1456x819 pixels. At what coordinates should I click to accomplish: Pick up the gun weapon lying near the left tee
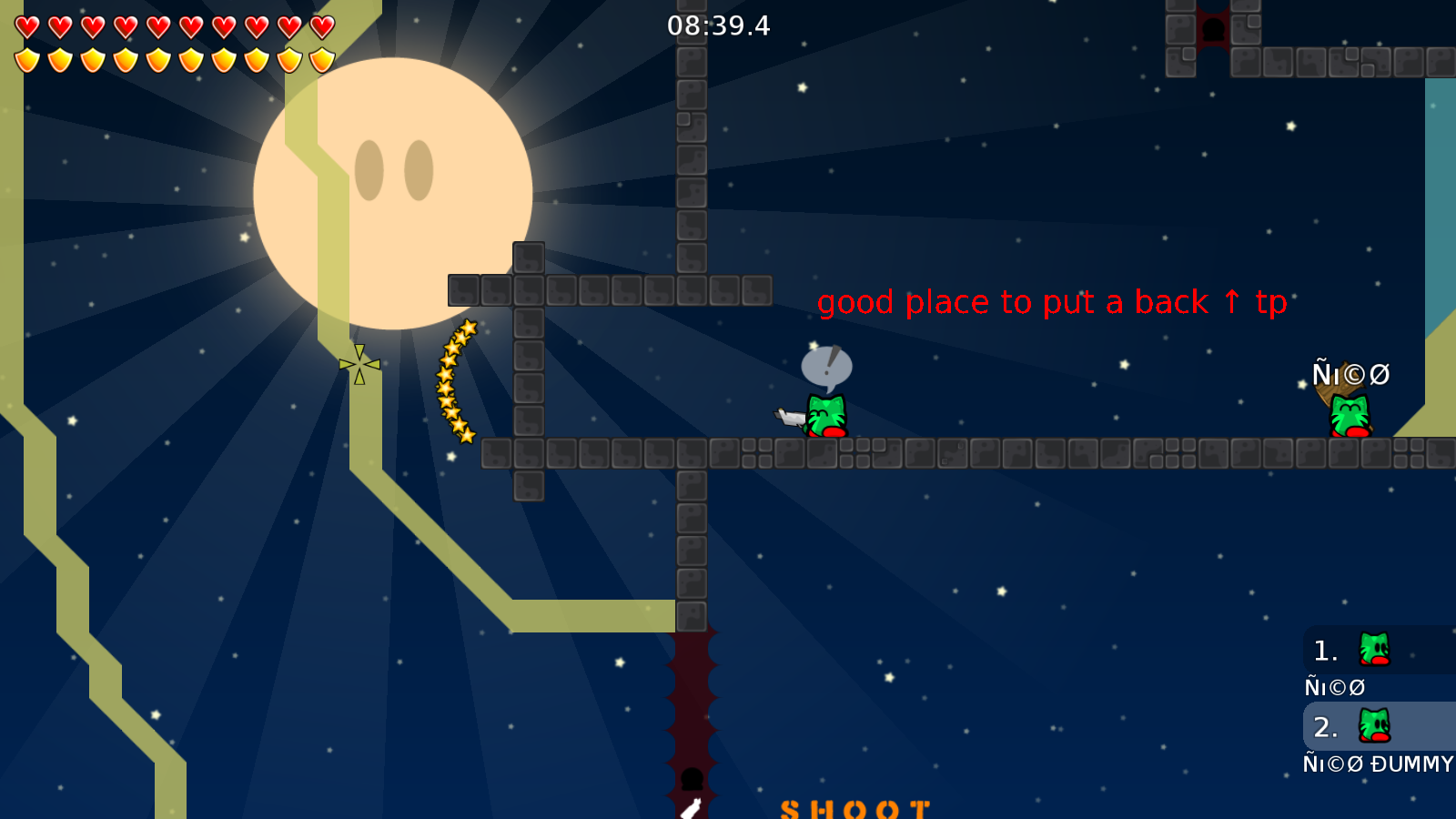[788, 416]
